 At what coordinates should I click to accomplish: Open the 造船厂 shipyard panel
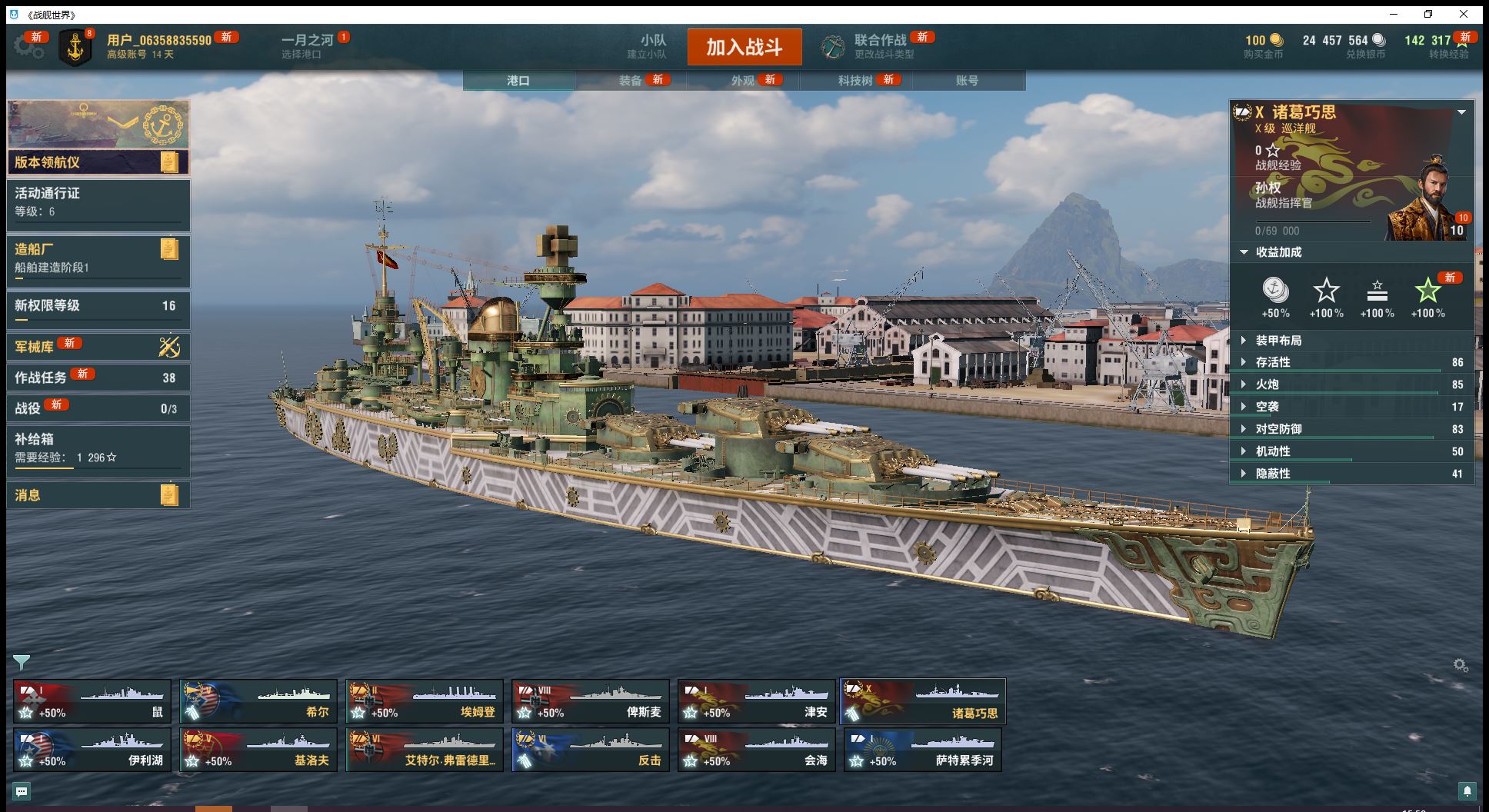click(x=98, y=258)
